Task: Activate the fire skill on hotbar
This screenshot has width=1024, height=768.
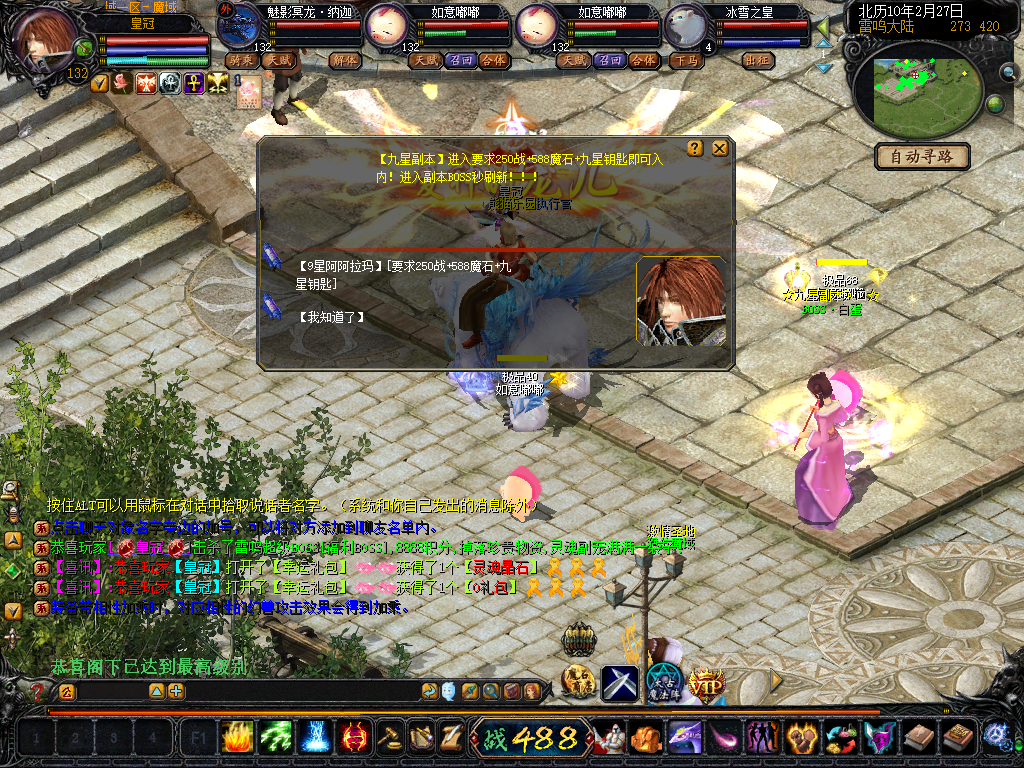Action: coord(237,738)
